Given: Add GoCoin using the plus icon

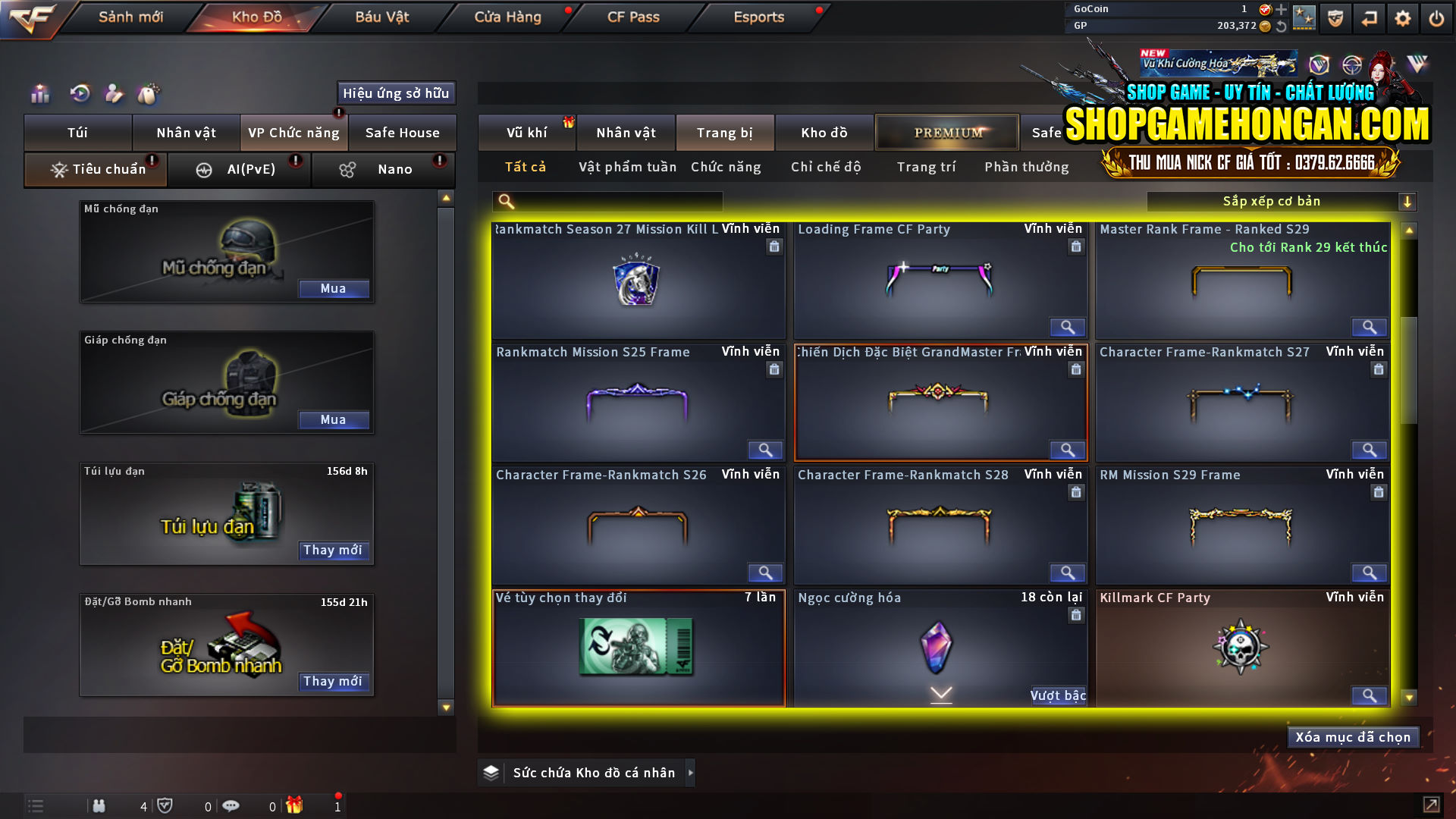Looking at the screenshot, I should point(1282,9).
